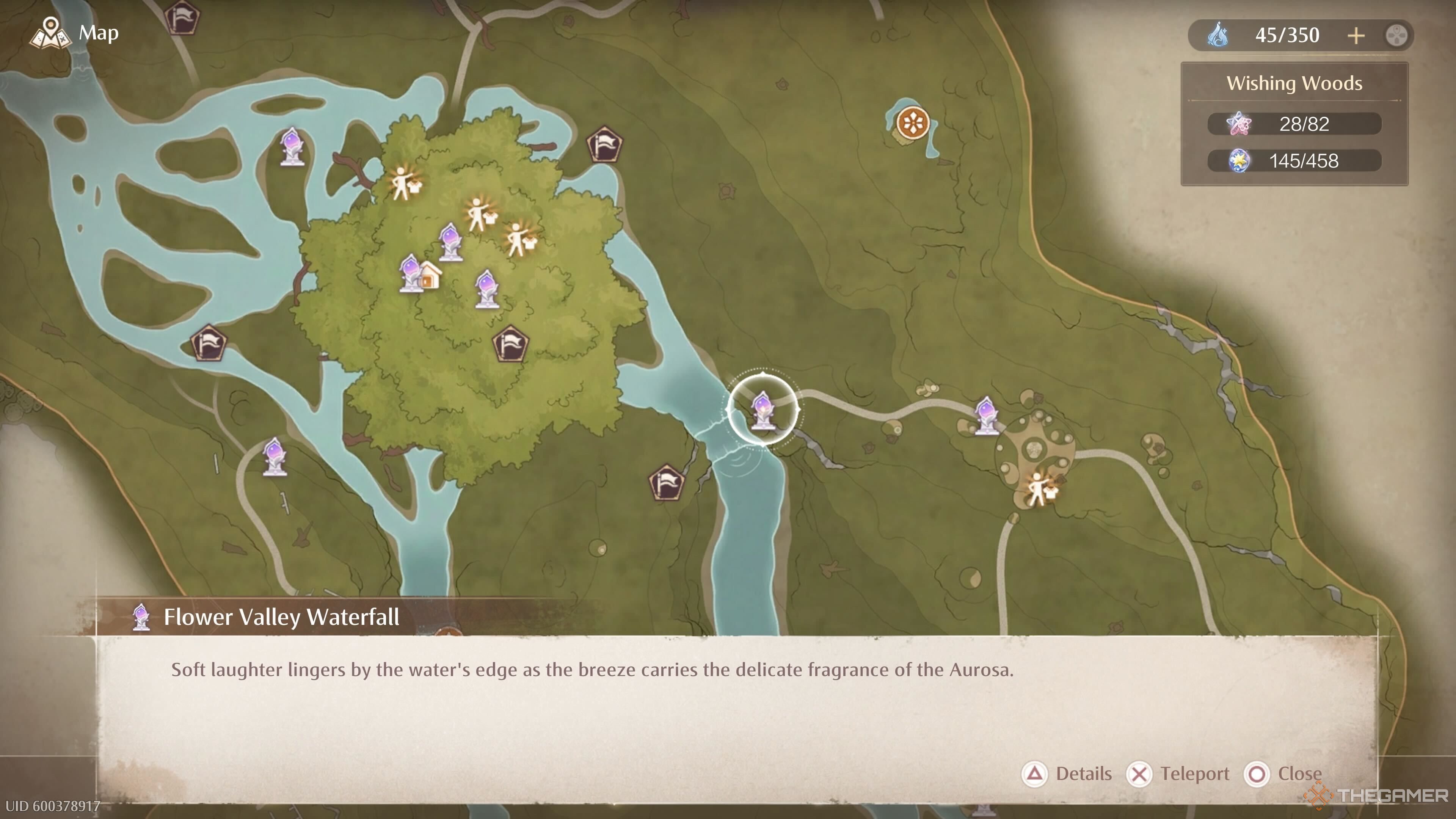This screenshot has height=819, width=1456.
Task: Select the orange flower marker on the small pond
Action: tap(913, 122)
